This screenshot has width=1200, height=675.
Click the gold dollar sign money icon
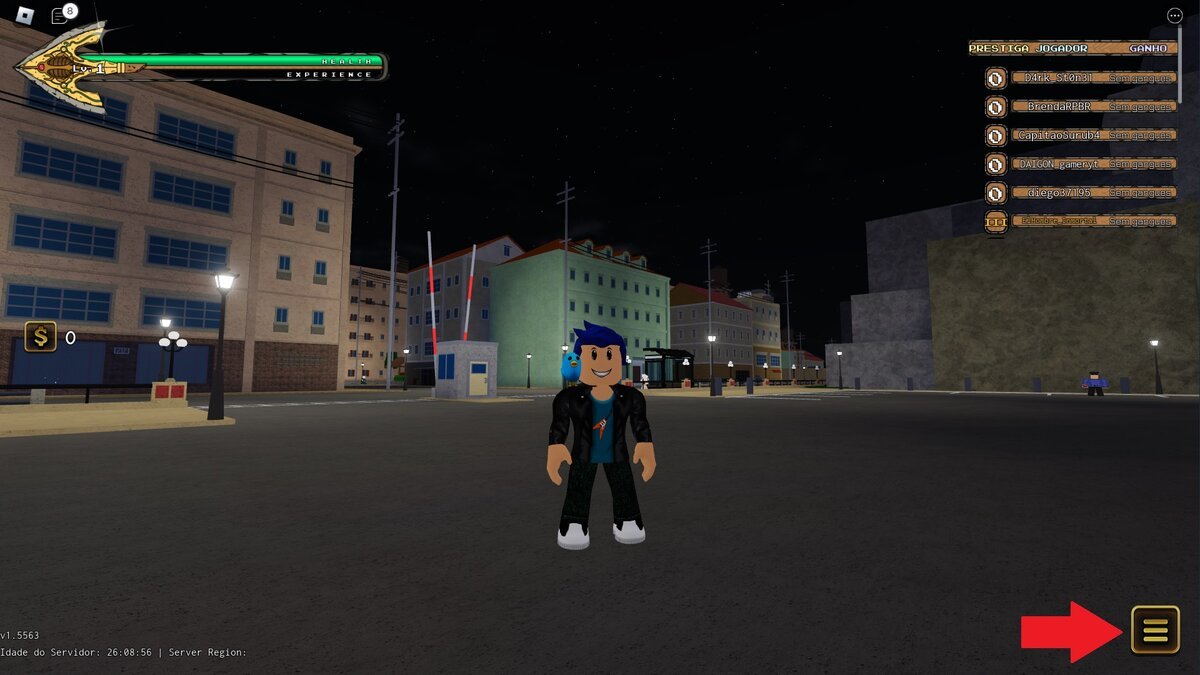(x=40, y=337)
